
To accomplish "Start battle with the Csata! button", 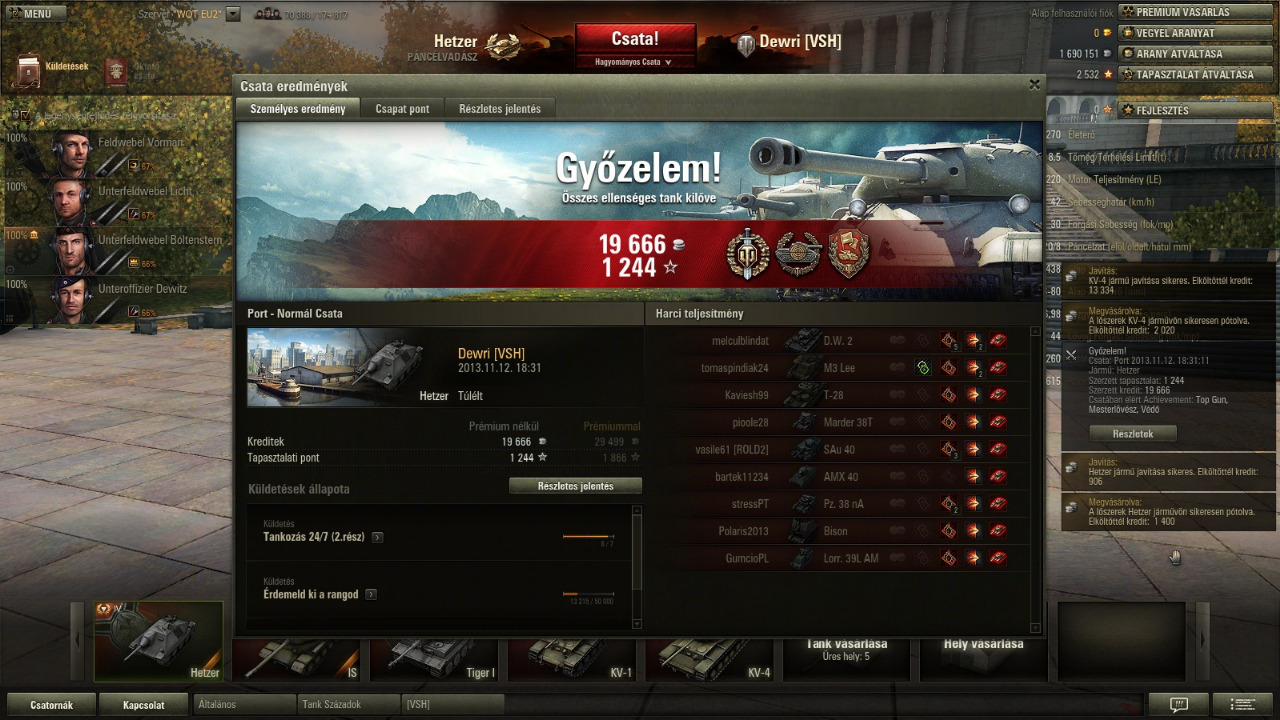I will tap(635, 39).
